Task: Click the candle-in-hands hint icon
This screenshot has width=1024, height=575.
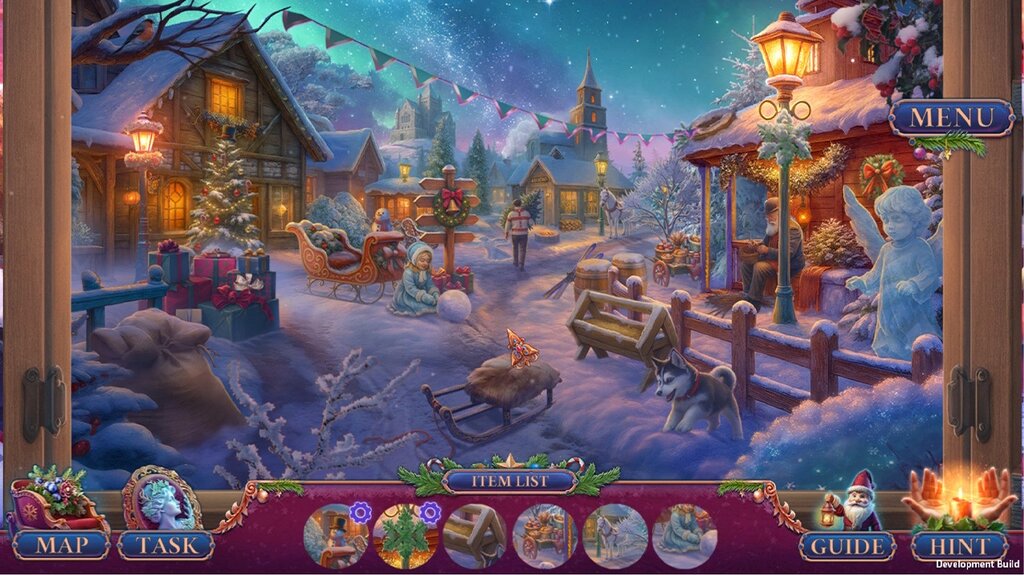Action: pos(958,499)
